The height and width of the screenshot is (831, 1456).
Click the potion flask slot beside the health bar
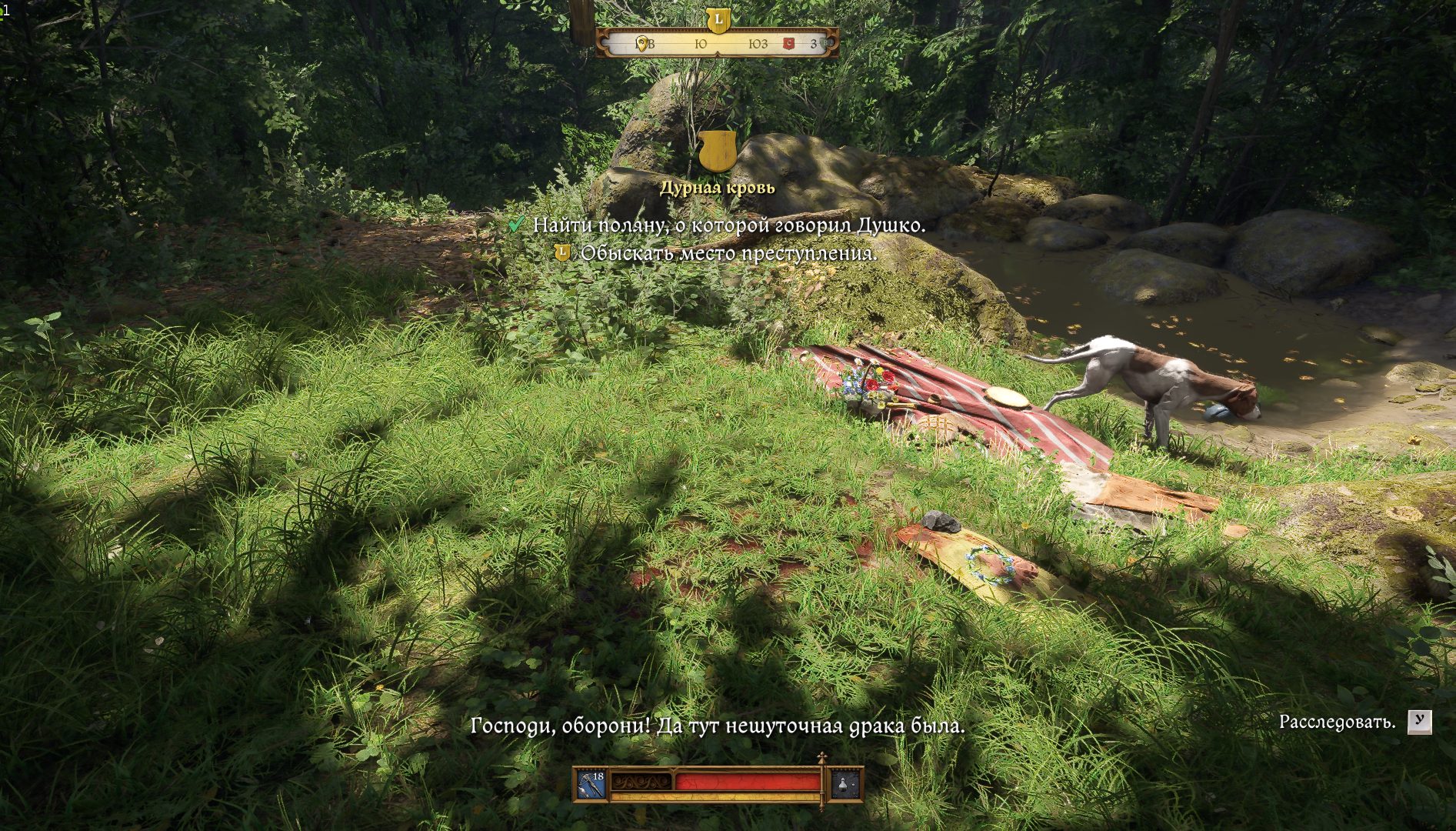pos(845,784)
